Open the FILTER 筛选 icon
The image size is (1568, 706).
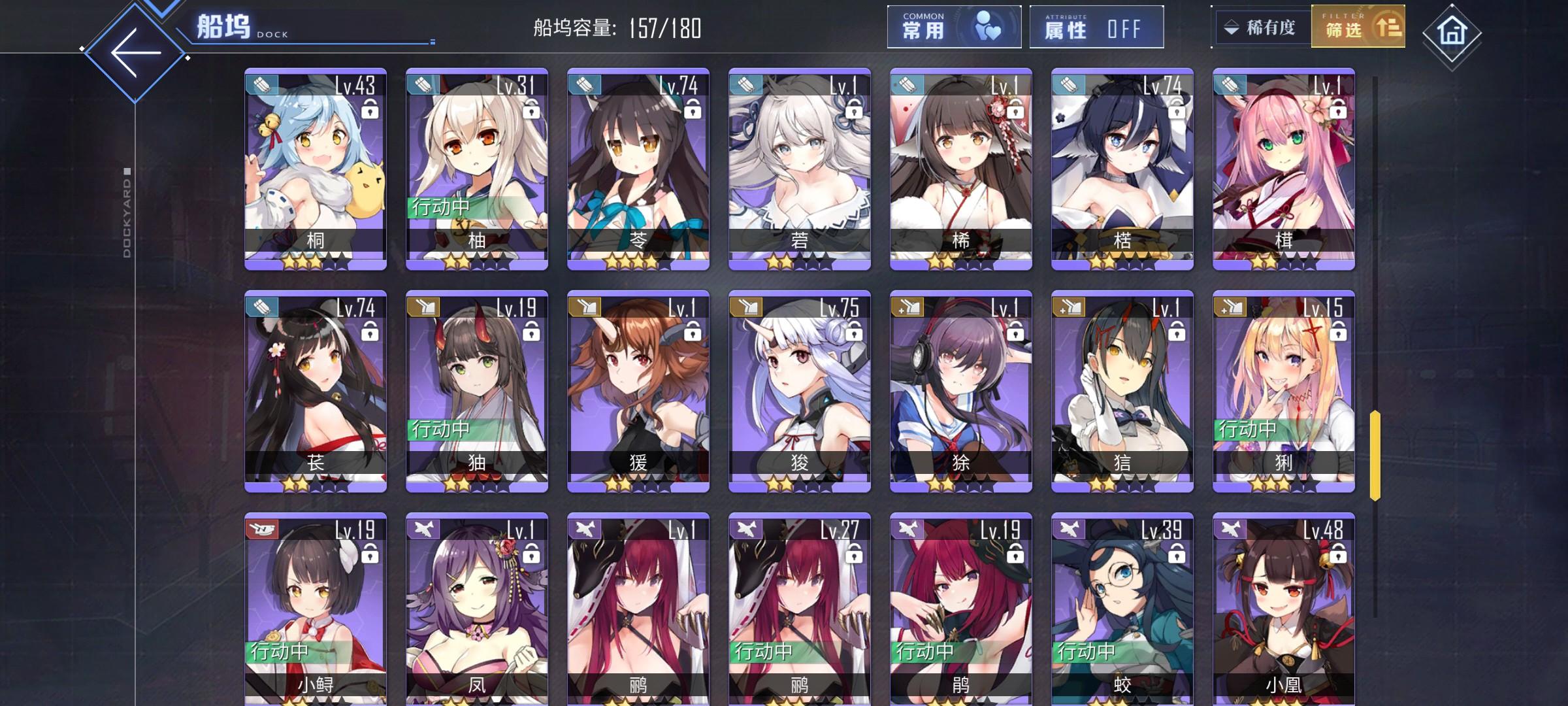click(1389, 27)
